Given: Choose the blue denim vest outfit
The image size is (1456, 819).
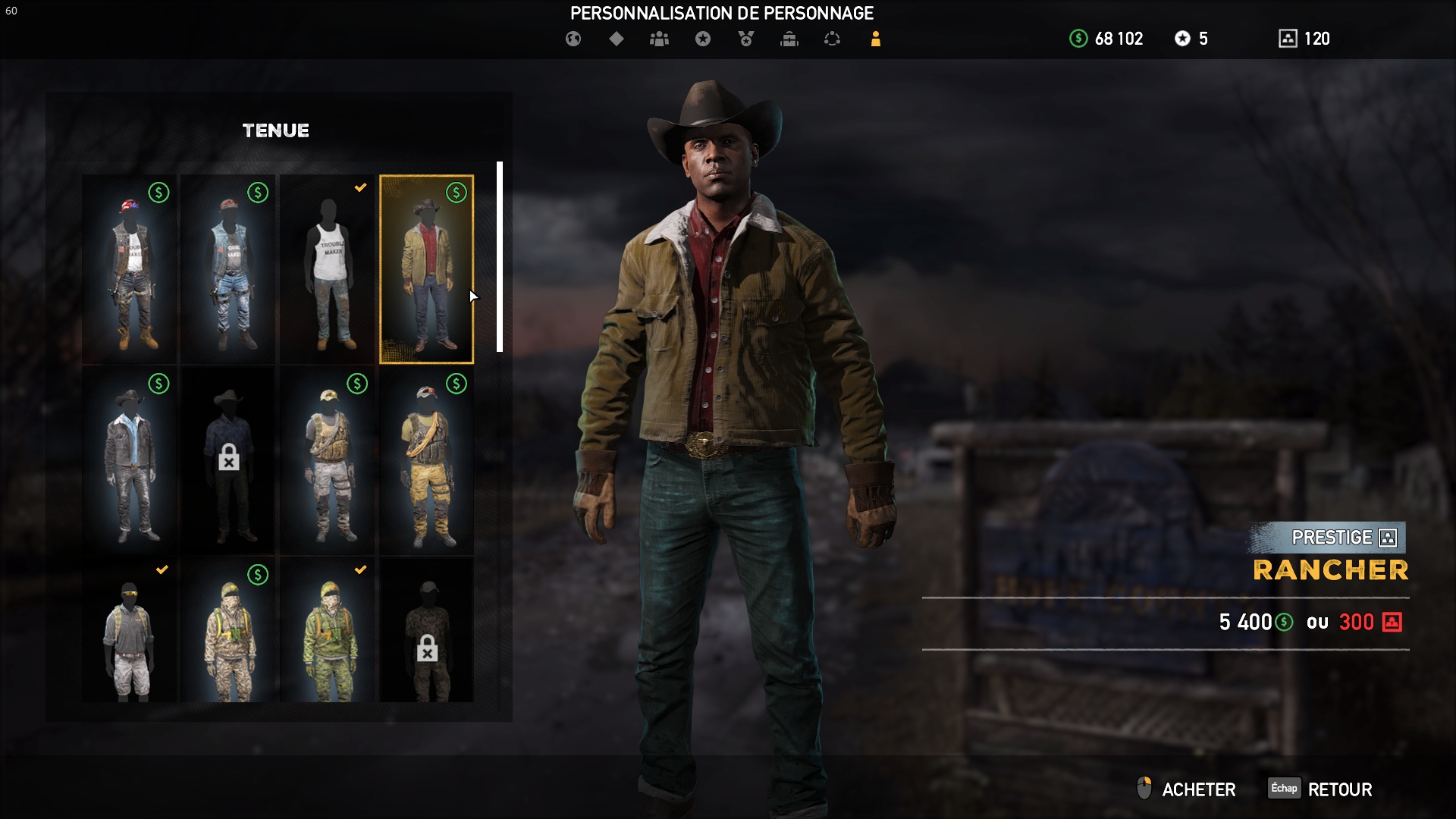Looking at the screenshot, I should click(228, 270).
